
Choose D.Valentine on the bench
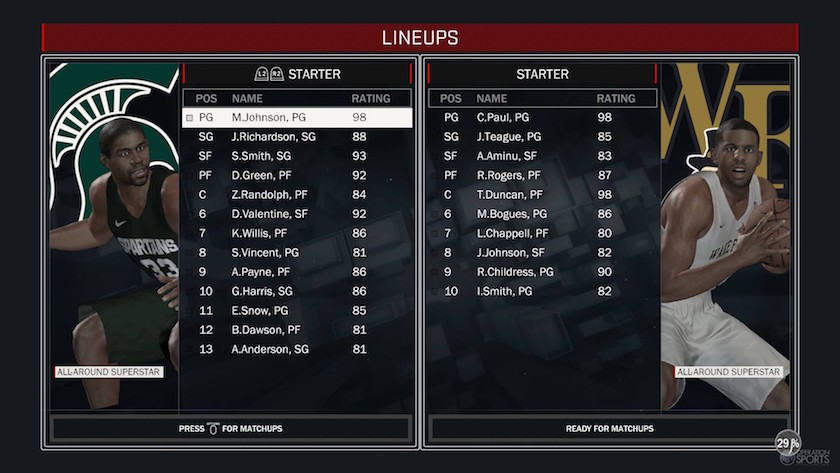pyautogui.click(x=297, y=214)
